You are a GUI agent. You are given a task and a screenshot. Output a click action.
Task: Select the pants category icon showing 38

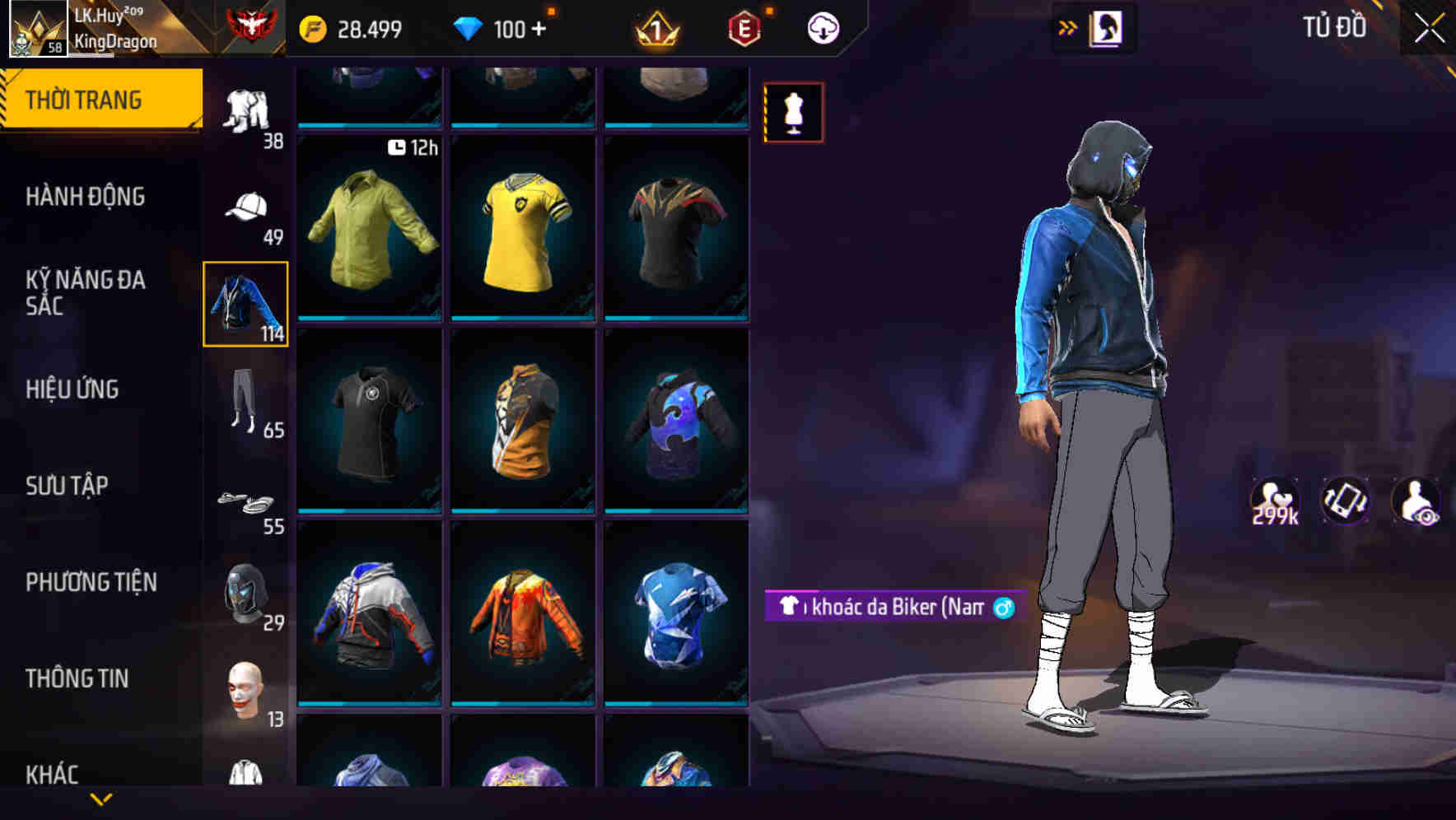pyautogui.click(x=245, y=107)
